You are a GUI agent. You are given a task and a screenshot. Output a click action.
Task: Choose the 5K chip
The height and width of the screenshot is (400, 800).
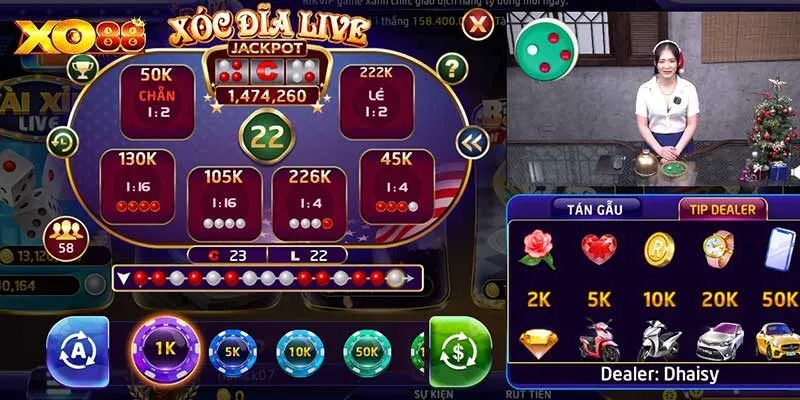[232, 352]
